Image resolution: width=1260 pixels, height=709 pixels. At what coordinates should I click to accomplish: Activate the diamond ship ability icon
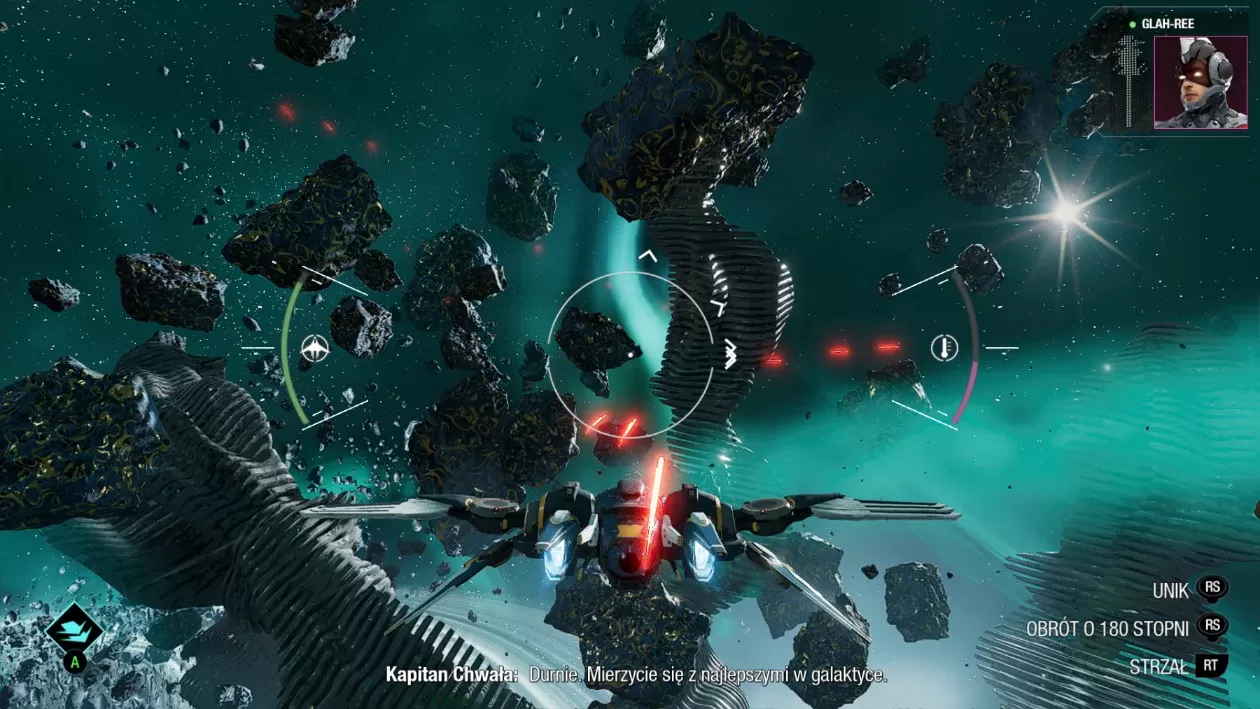tap(74, 629)
